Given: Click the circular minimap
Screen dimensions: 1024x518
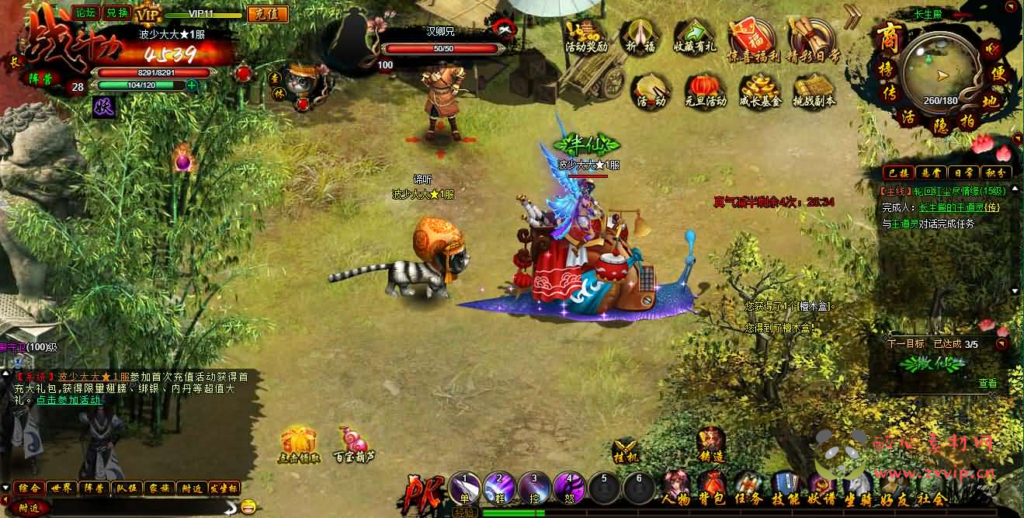Looking at the screenshot, I should pyautogui.click(x=939, y=69).
